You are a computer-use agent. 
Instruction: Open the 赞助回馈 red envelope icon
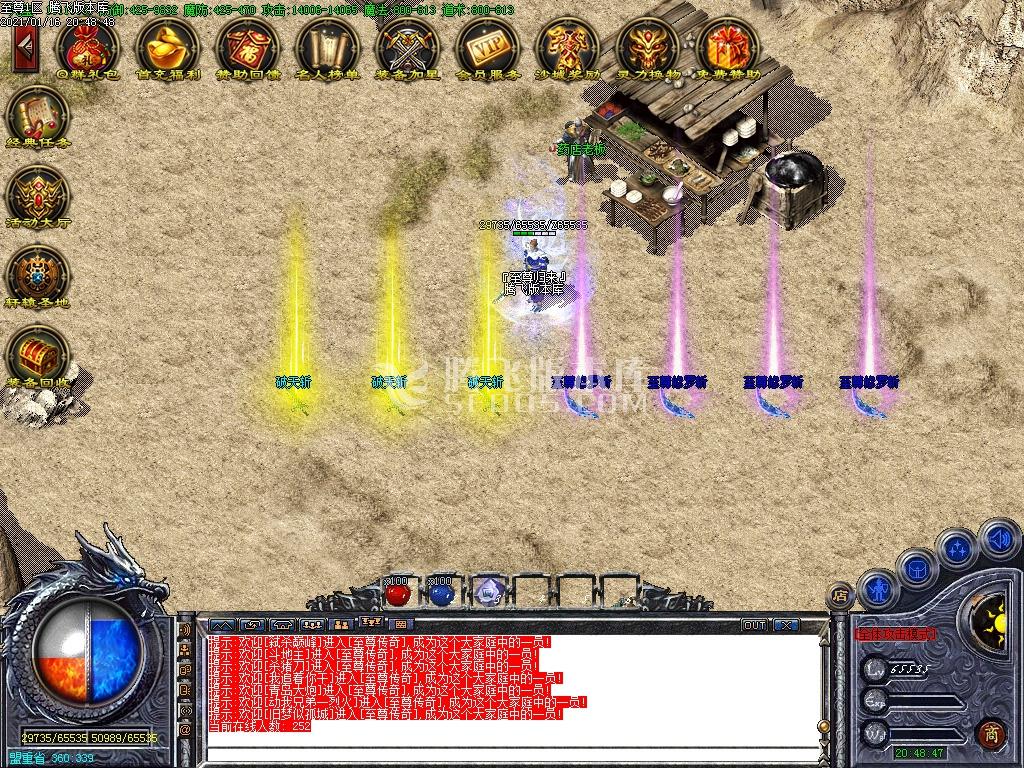pyautogui.click(x=247, y=45)
